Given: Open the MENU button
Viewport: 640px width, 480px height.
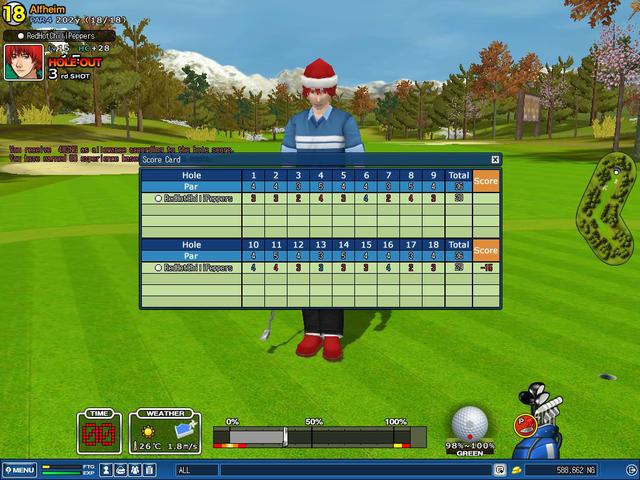Looking at the screenshot, I should 20,470.
